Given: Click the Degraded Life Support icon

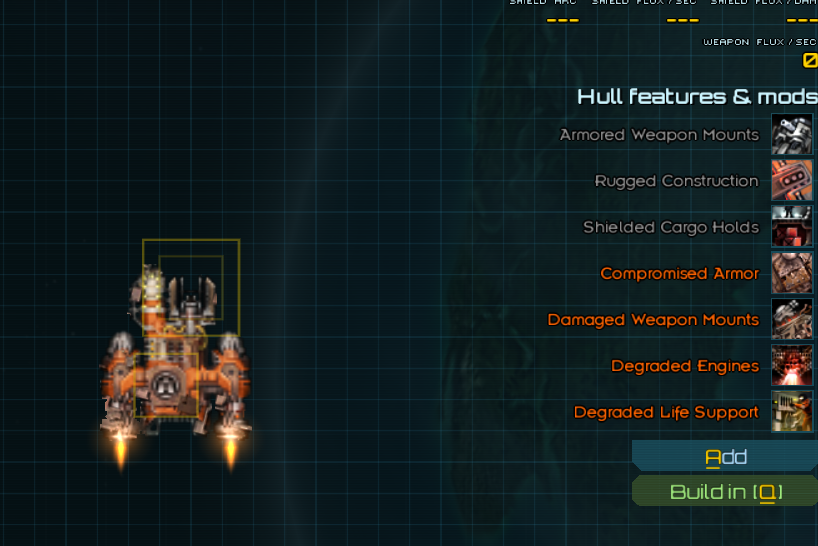Looking at the screenshot, I should coord(792,412).
